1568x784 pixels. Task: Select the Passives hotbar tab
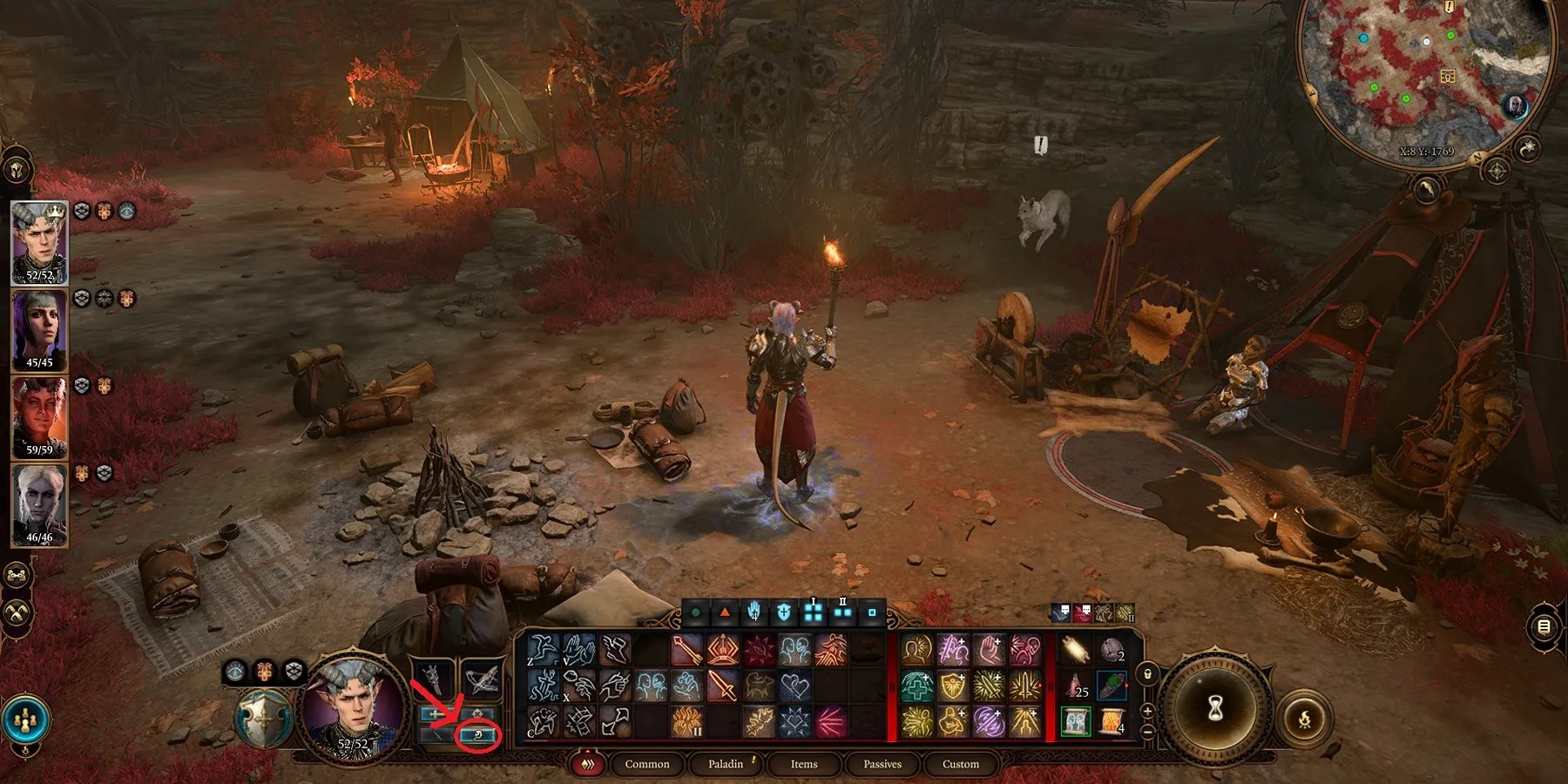(882, 764)
